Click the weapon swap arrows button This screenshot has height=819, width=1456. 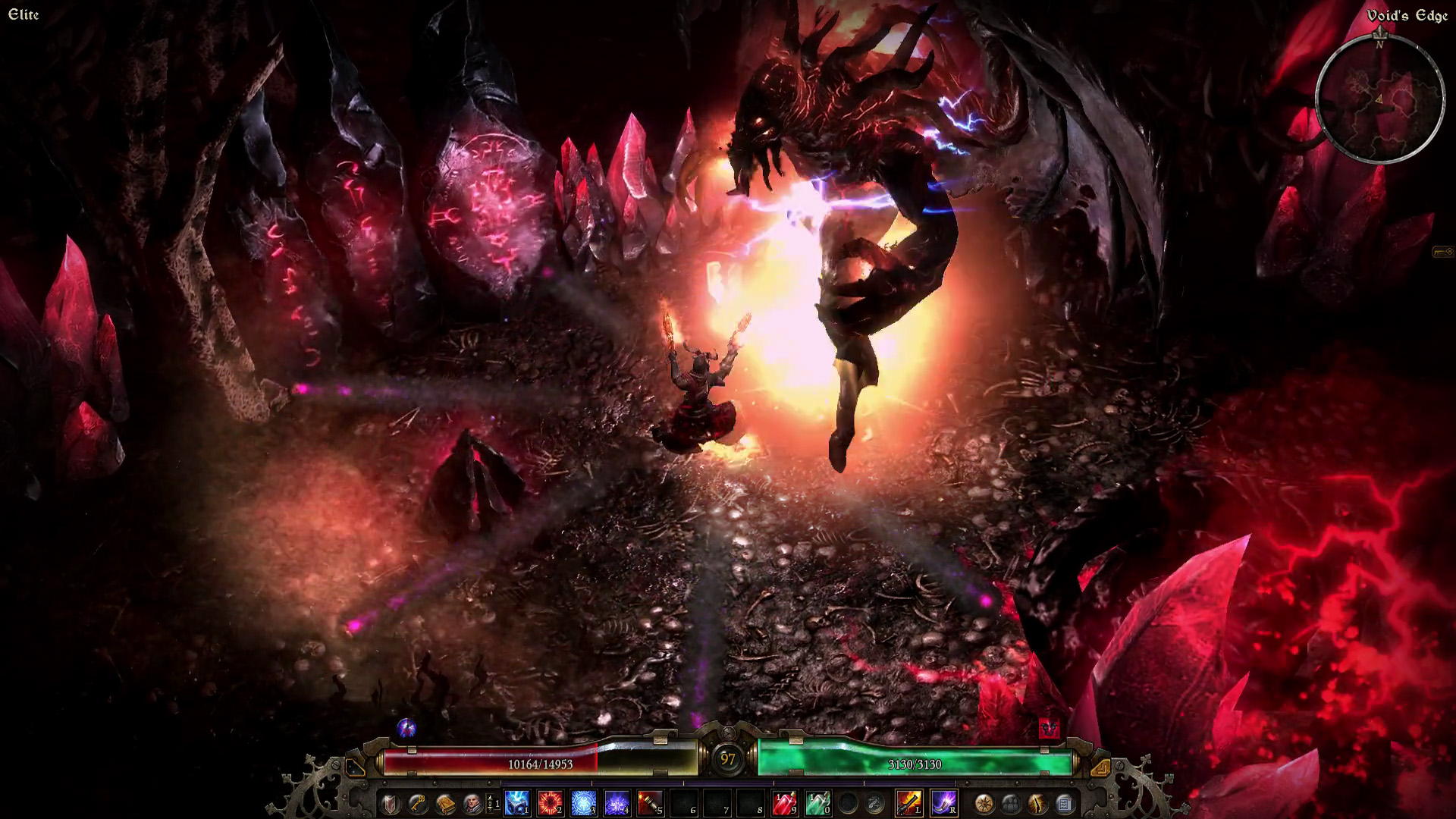coord(876,803)
